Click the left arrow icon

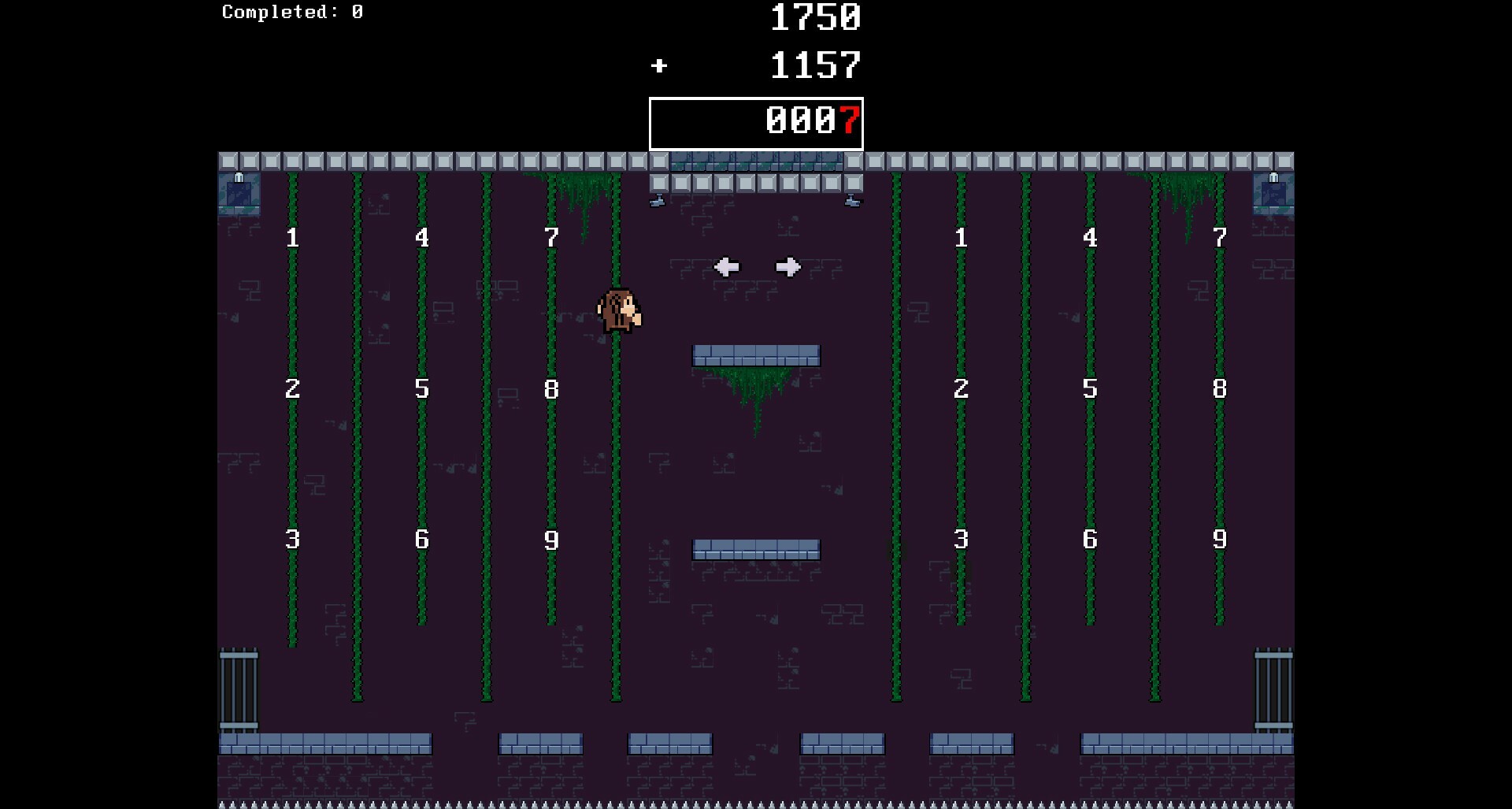click(x=728, y=267)
